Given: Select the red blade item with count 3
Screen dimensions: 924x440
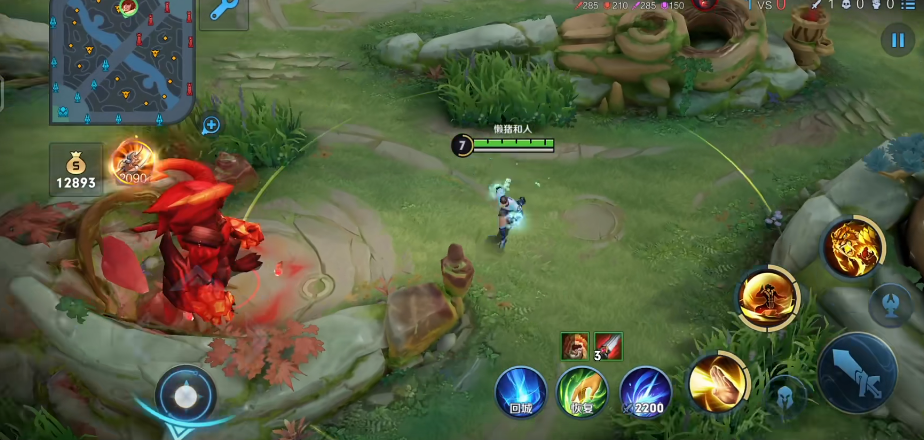Looking at the screenshot, I should coord(608,346).
